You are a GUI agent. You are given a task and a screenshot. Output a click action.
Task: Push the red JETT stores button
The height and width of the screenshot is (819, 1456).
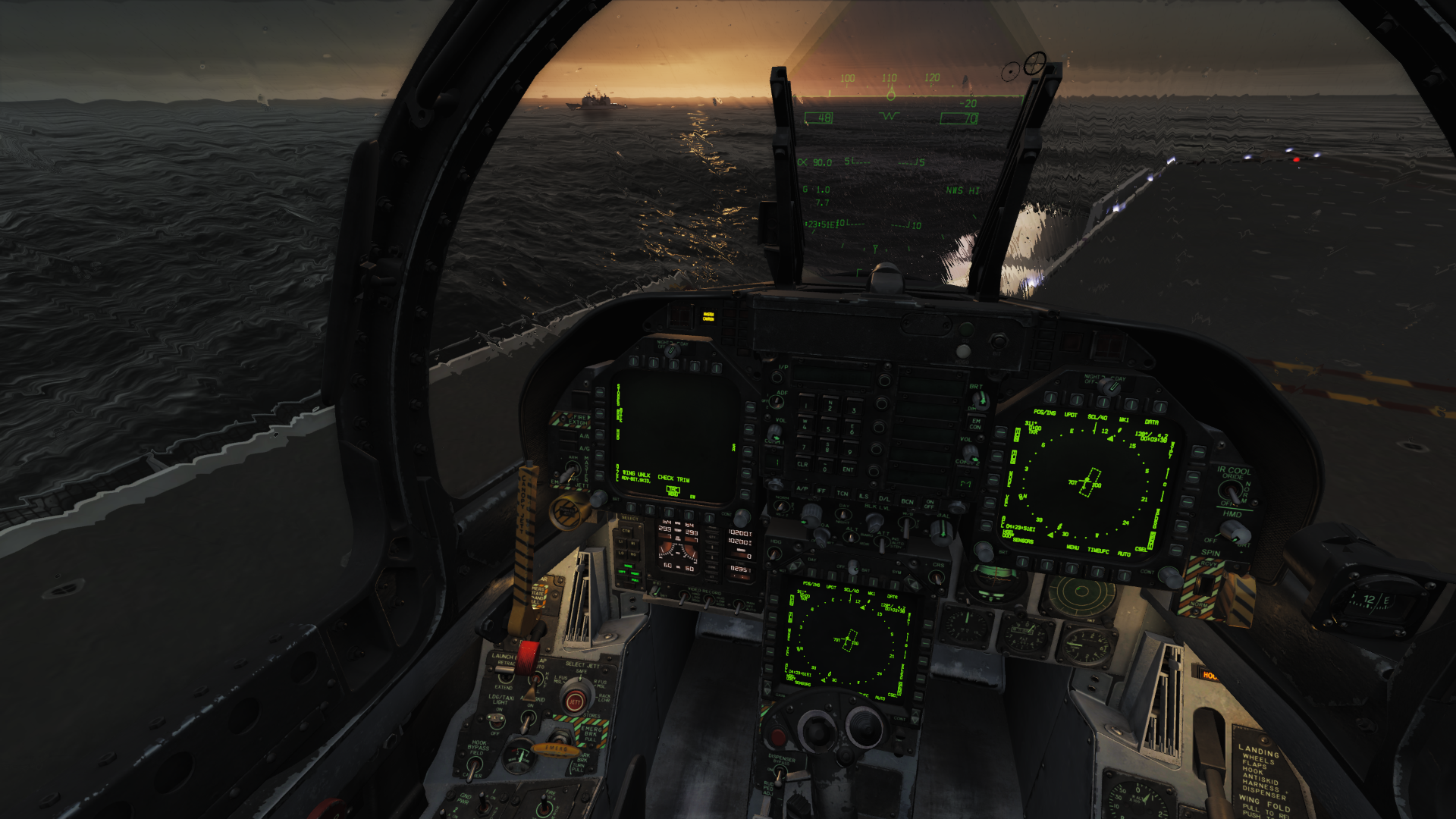[x=576, y=701]
